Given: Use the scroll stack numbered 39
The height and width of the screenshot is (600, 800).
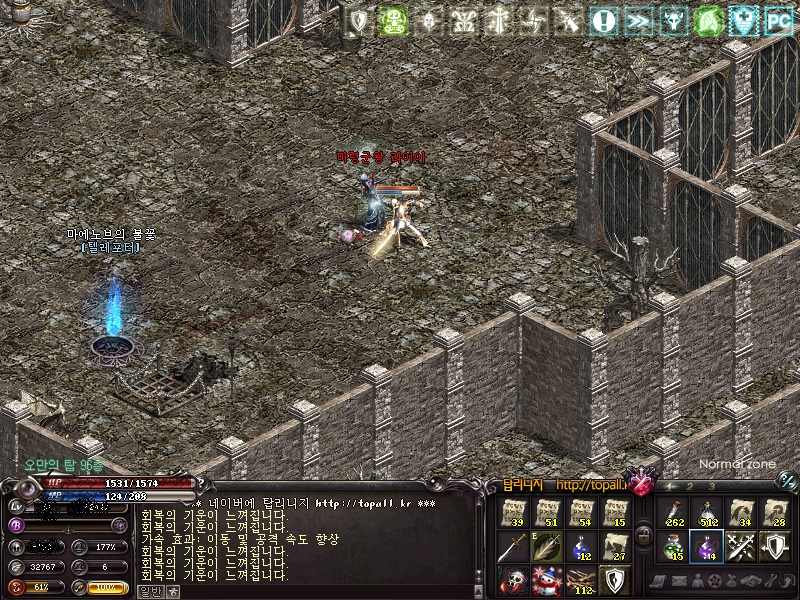Looking at the screenshot, I should click(x=514, y=513).
